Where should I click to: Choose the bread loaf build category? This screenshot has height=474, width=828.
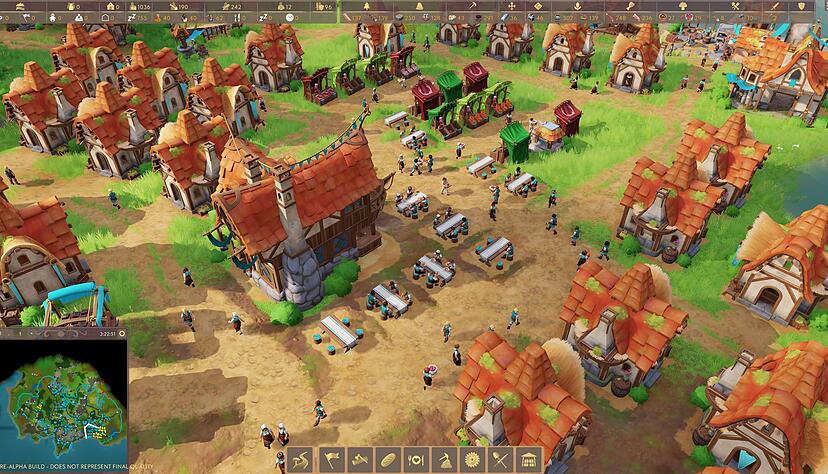point(387,460)
